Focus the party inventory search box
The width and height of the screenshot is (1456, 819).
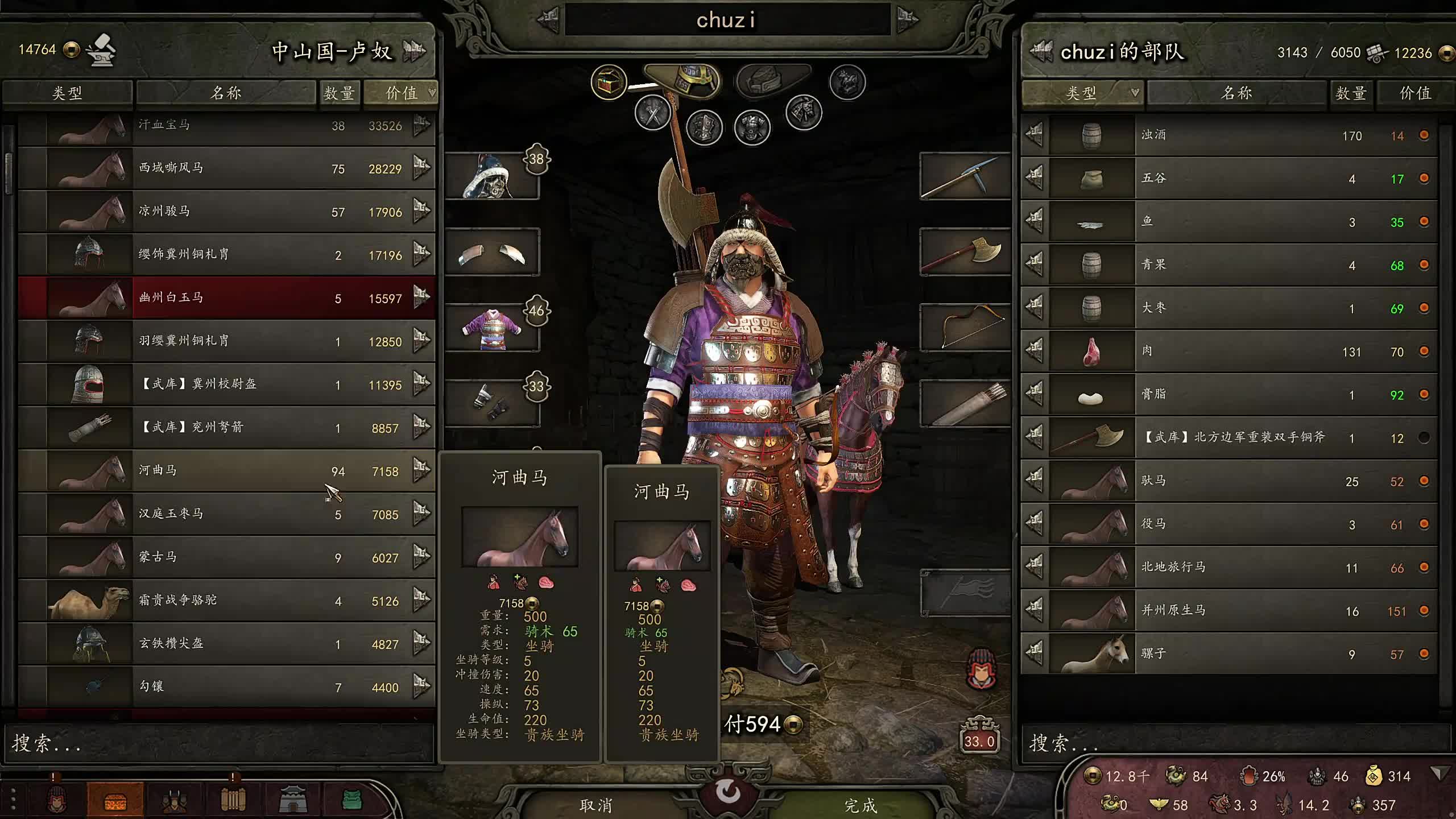tap(1234, 743)
